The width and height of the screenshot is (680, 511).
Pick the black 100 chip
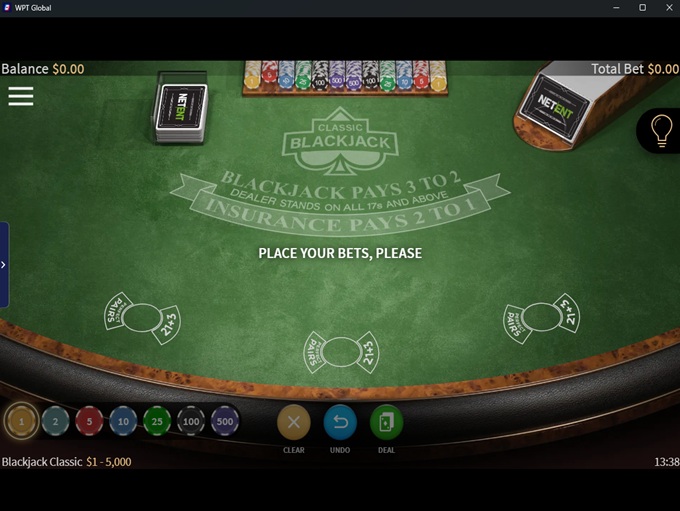[191, 422]
